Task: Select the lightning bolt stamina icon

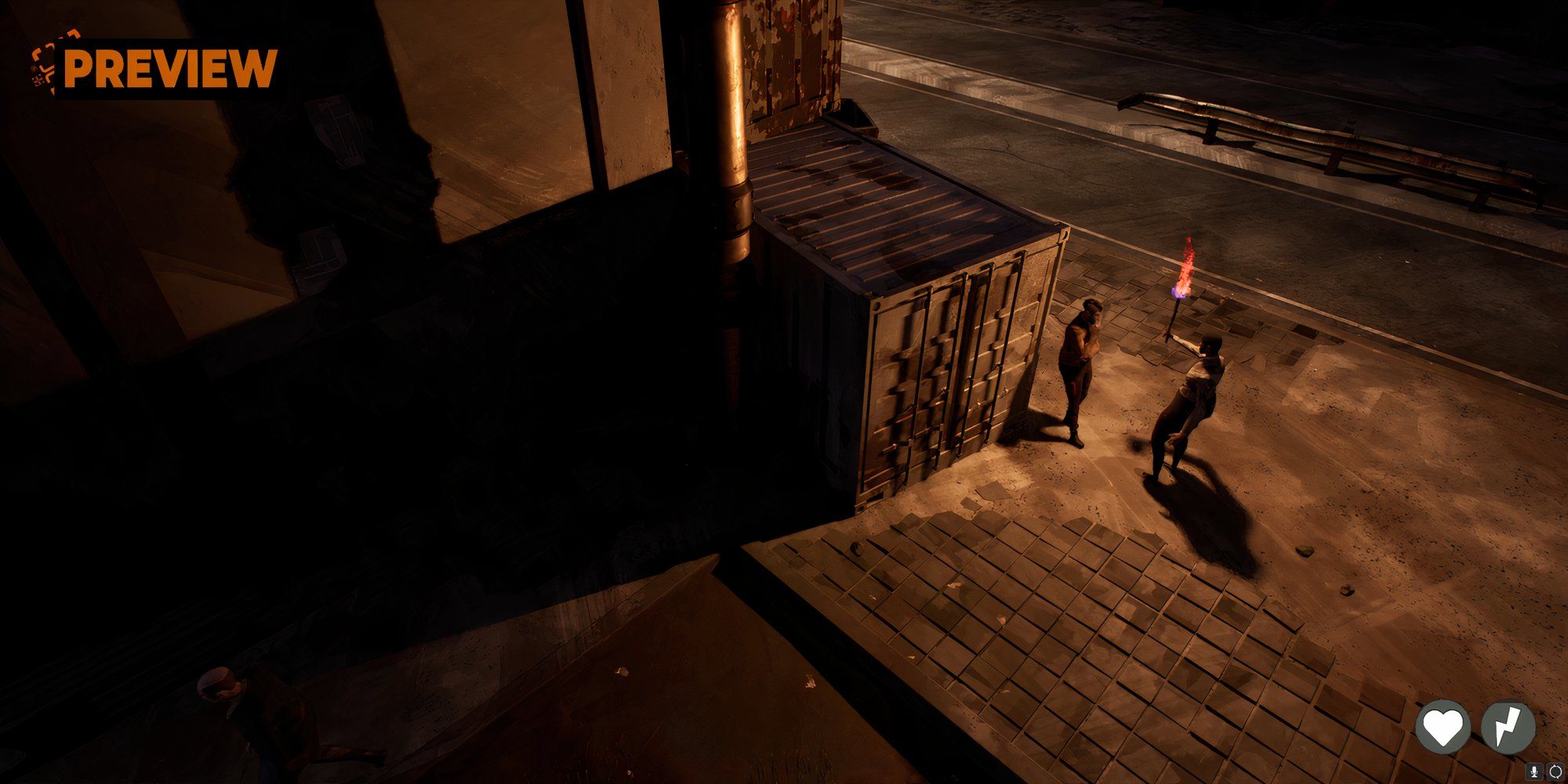Action: click(x=1508, y=727)
